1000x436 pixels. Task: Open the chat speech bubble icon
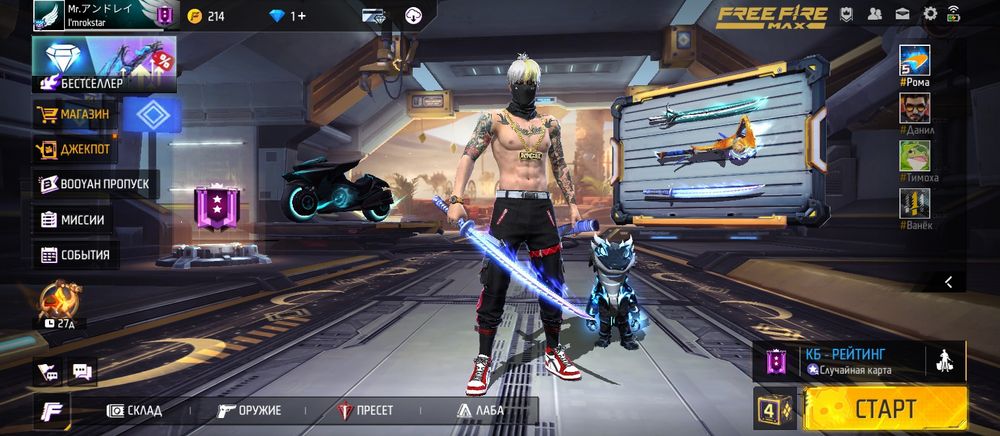(82, 370)
